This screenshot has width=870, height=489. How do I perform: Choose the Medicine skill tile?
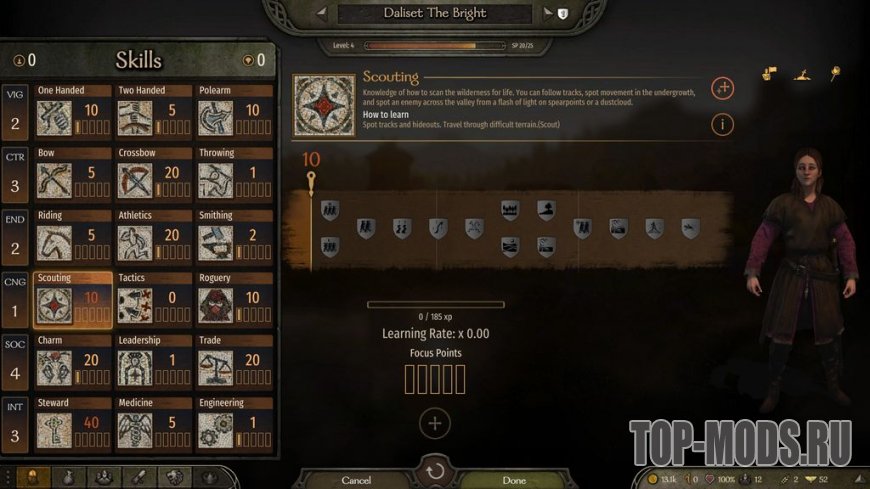point(153,424)
